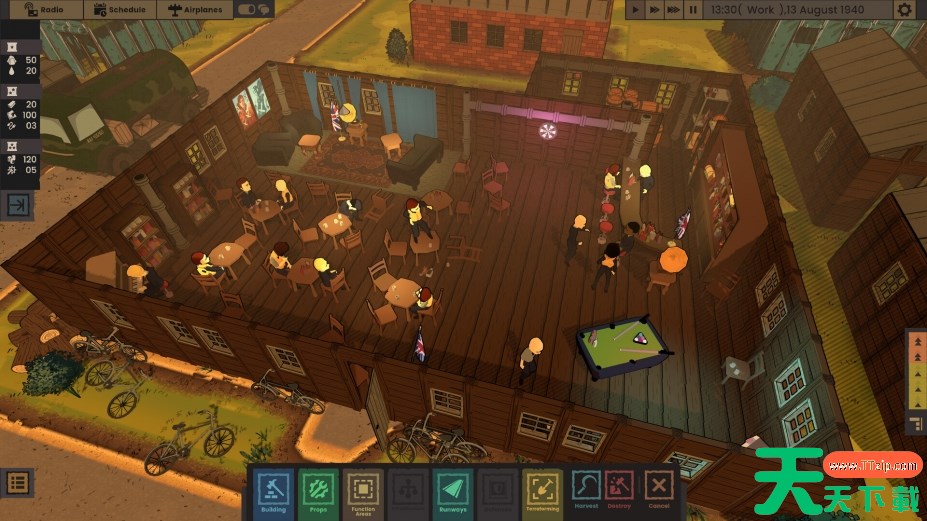Show the Airplanes panel
The width and height of the screenshot is (927, 521).
(197, 9)
